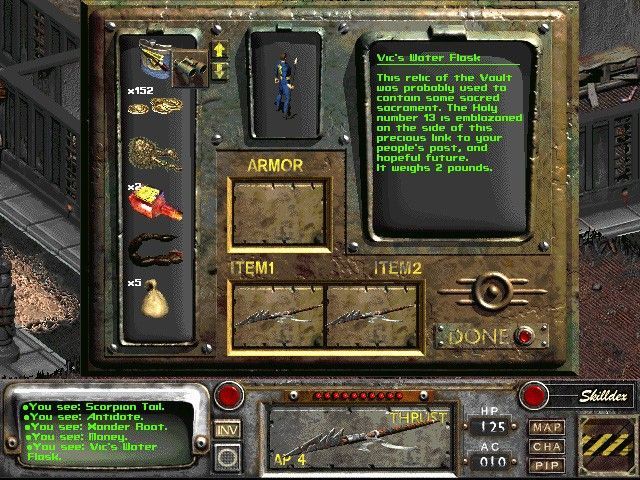
Task: Click the empty ARMOR slot
Action: [277, 213]
